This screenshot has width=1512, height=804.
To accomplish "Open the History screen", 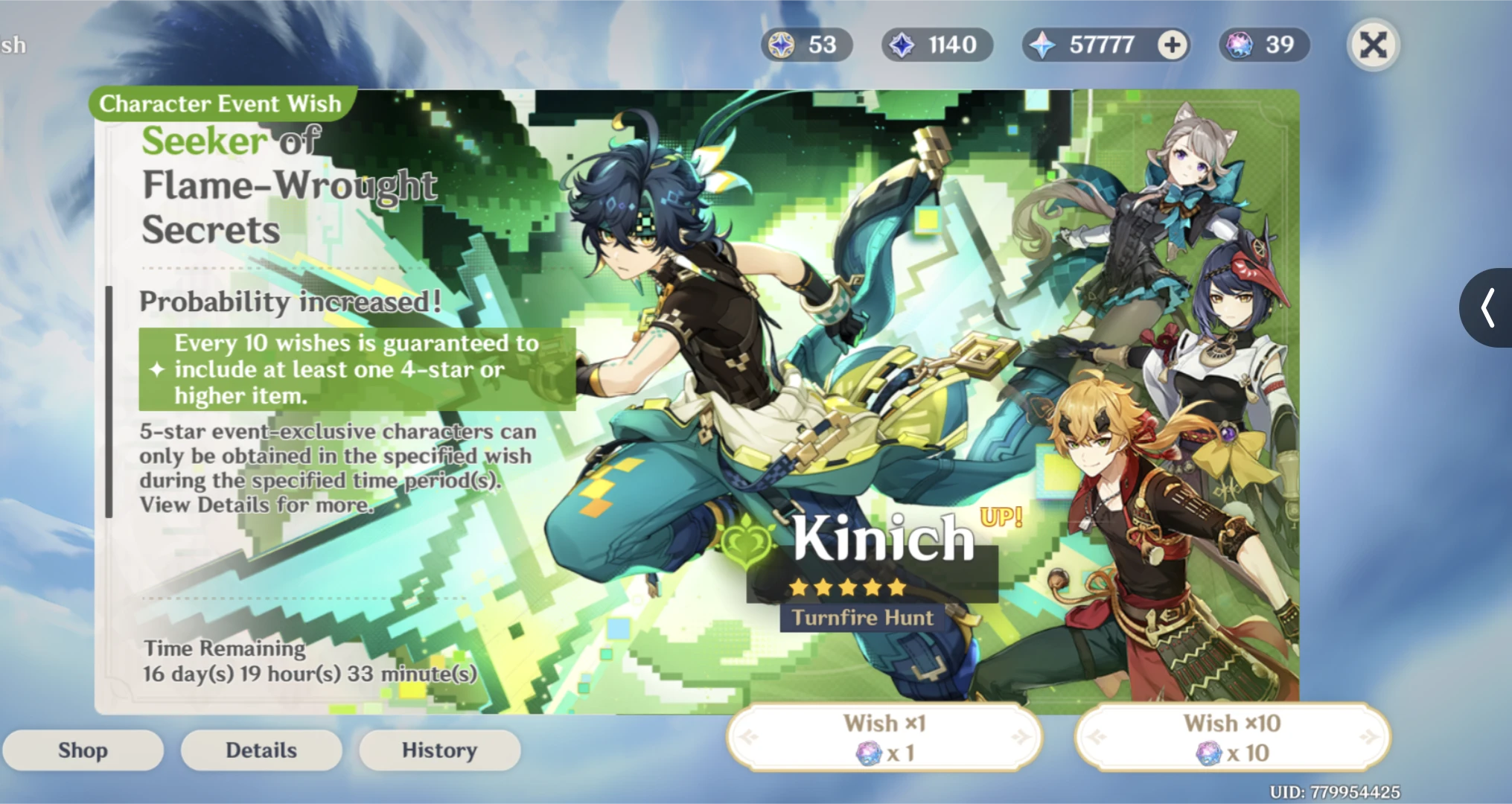I will [440, 750].
